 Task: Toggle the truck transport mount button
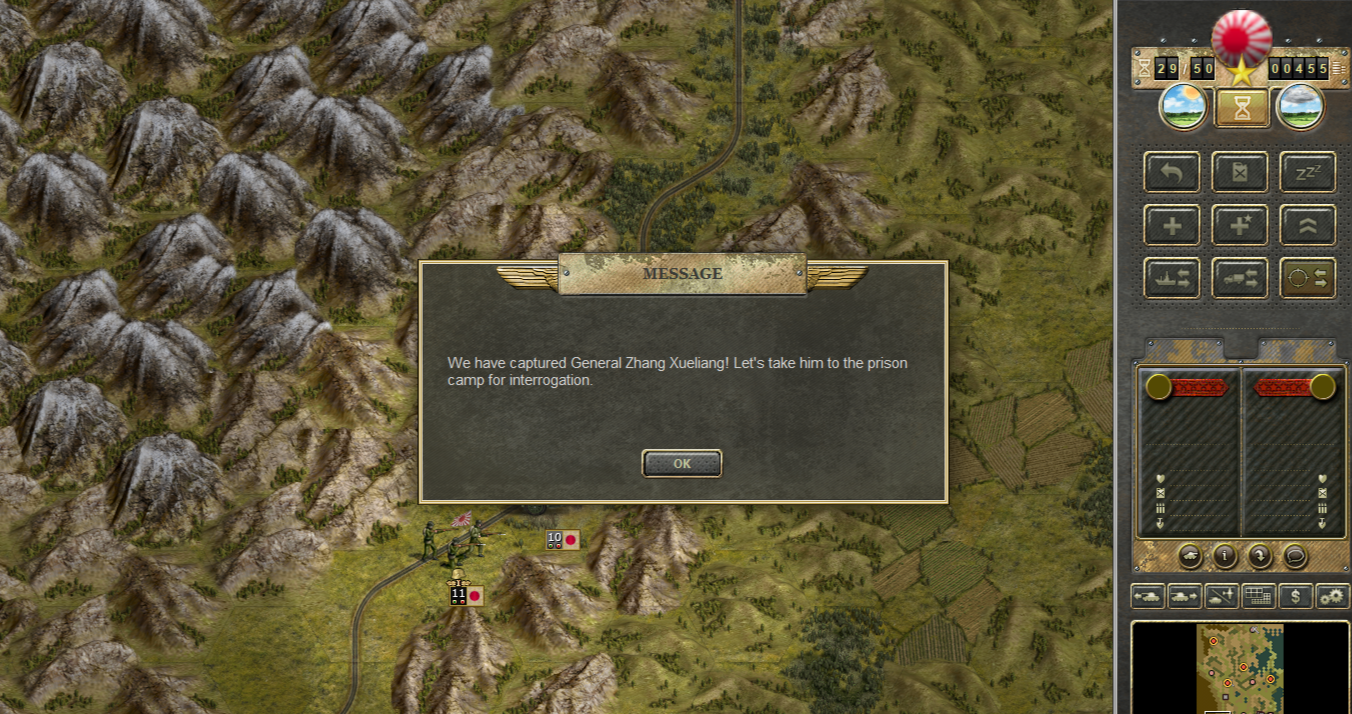1239,278
